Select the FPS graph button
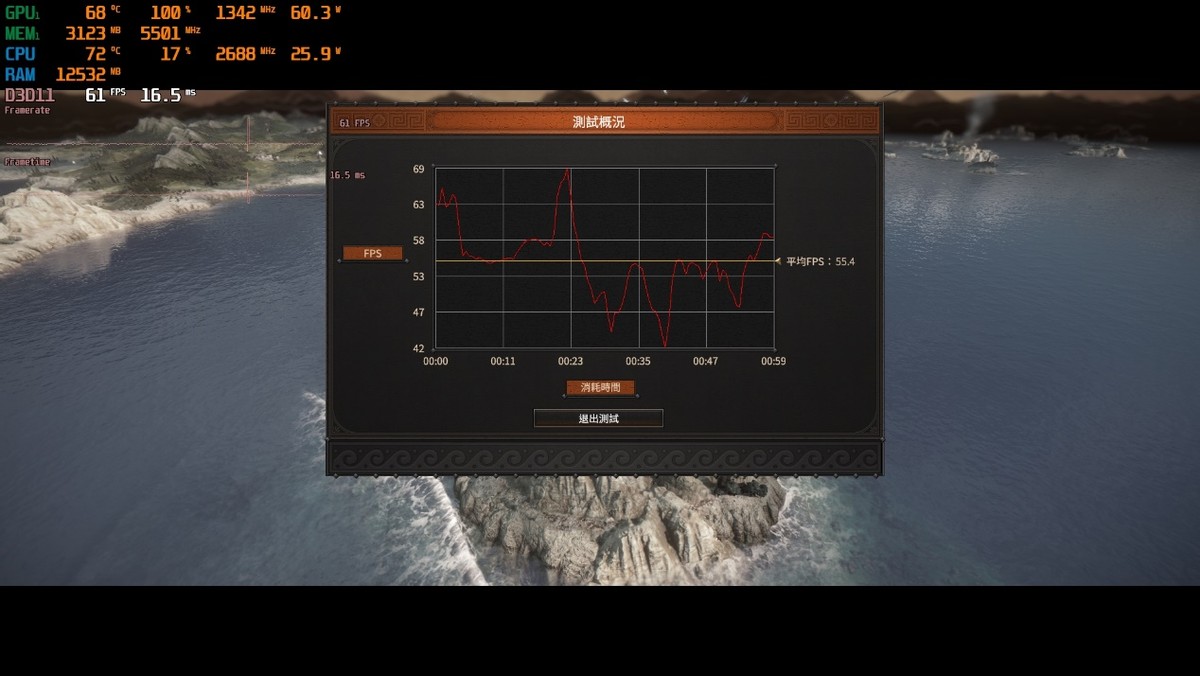This screenshot has width=1200, height=676. click(372, 254)
